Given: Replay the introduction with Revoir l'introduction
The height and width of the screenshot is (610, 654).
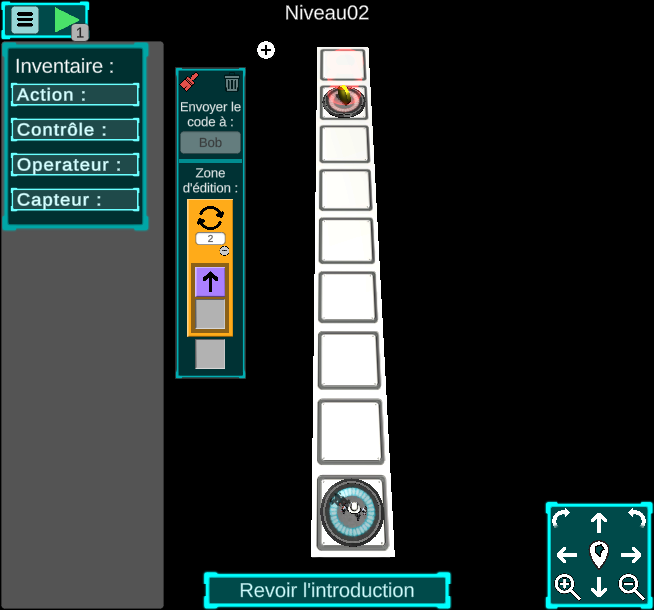Looking at the screenshot, I should tap(327, 590).
